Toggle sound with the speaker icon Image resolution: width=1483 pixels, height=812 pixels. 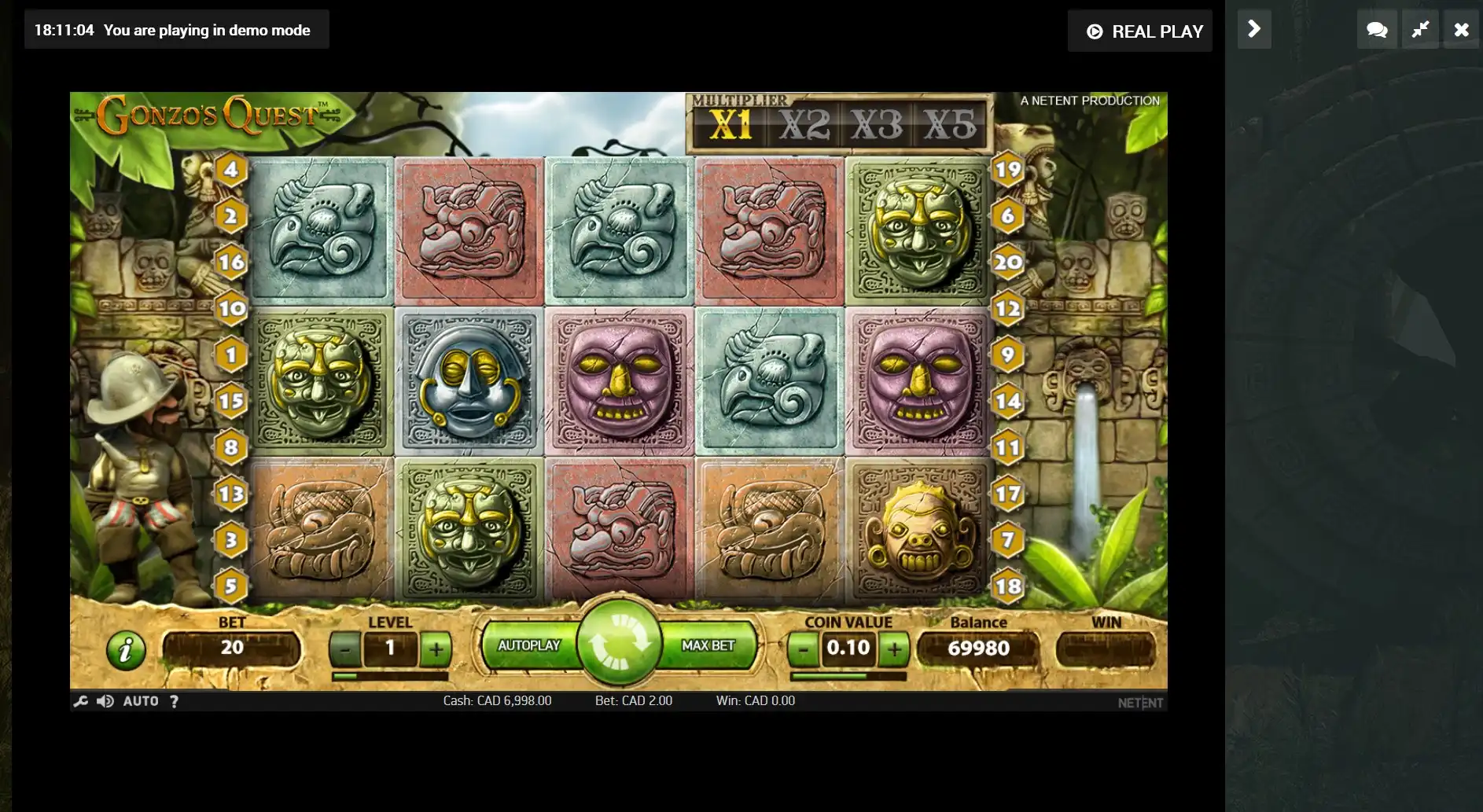point(105,701)
